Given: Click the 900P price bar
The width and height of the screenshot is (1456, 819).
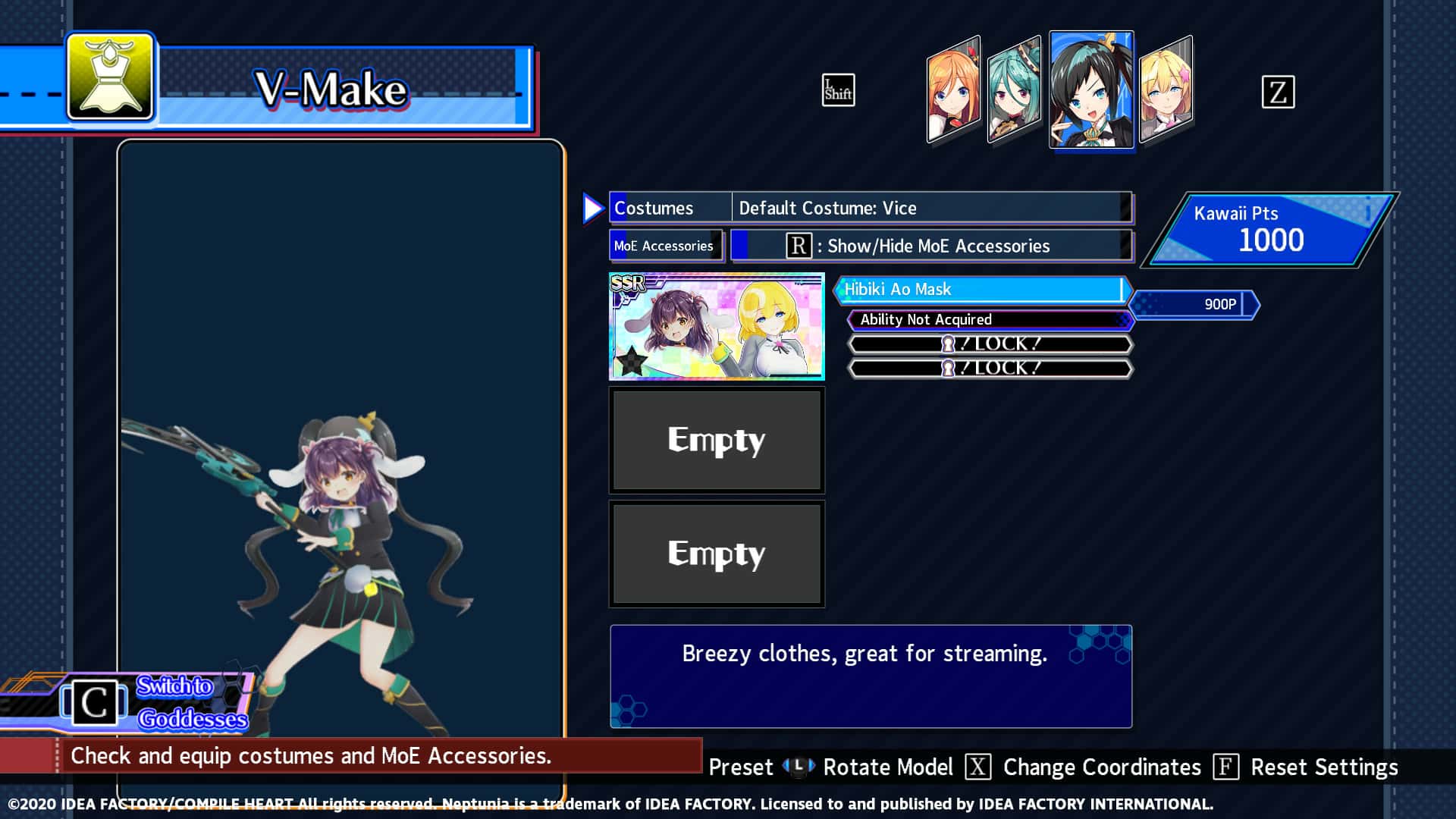Looking at the screenshot, I should 1194,303.
